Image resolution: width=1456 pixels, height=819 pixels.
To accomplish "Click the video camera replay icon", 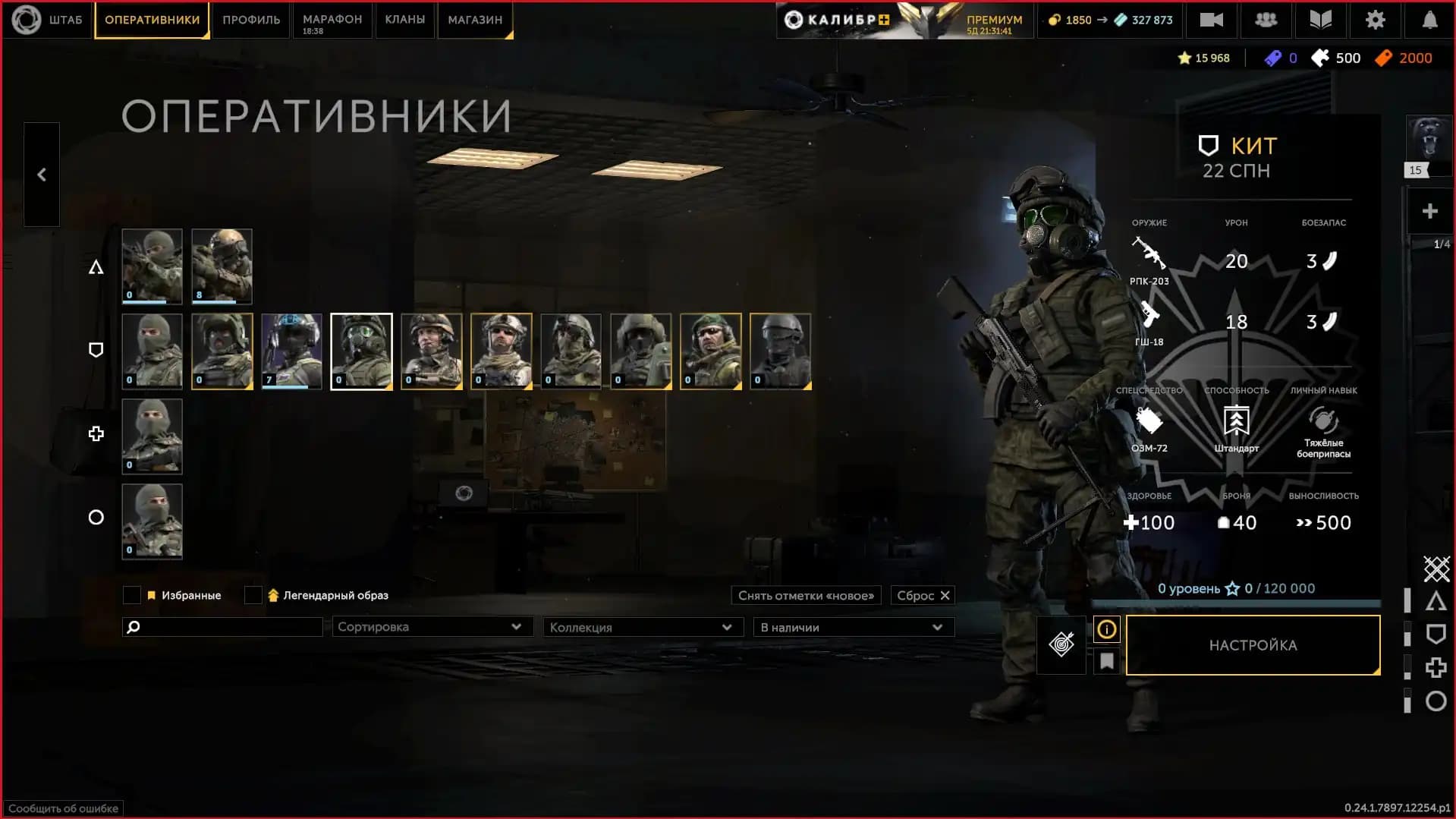I will coord(1211,20).
